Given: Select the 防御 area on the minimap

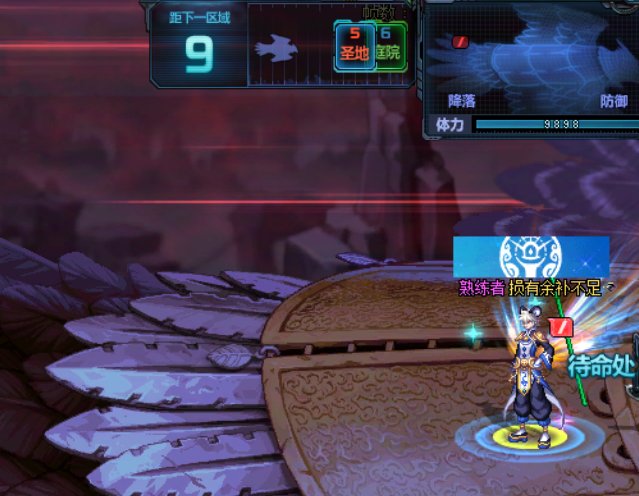Looking at the screenshot, I should 614,101.
